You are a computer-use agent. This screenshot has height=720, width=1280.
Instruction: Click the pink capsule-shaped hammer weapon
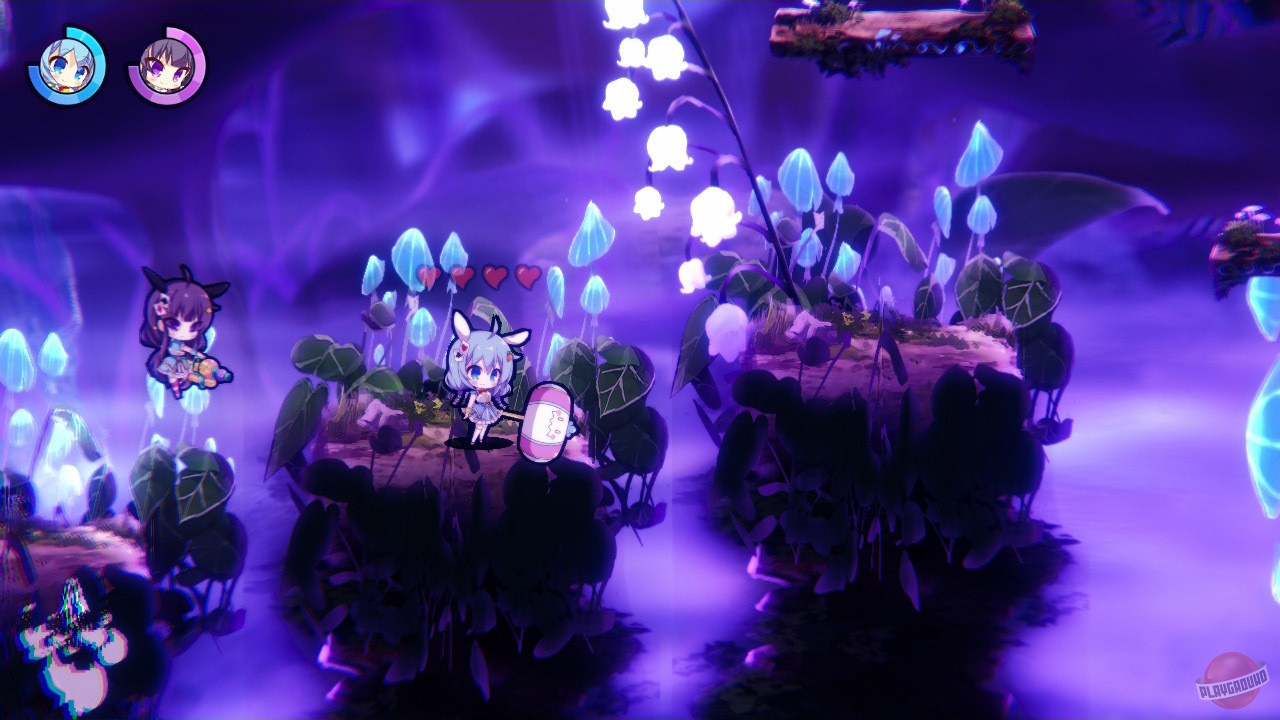(548, 420)
